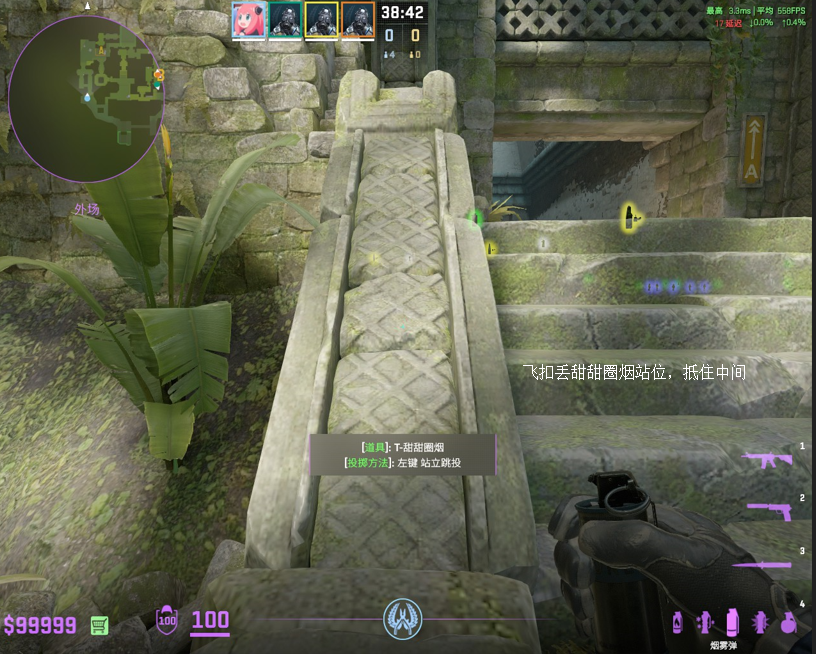This screenshot has height=654, width=816.
Task: Select the highlighted smoke grenade icon
Action: [x=732, y=620]
